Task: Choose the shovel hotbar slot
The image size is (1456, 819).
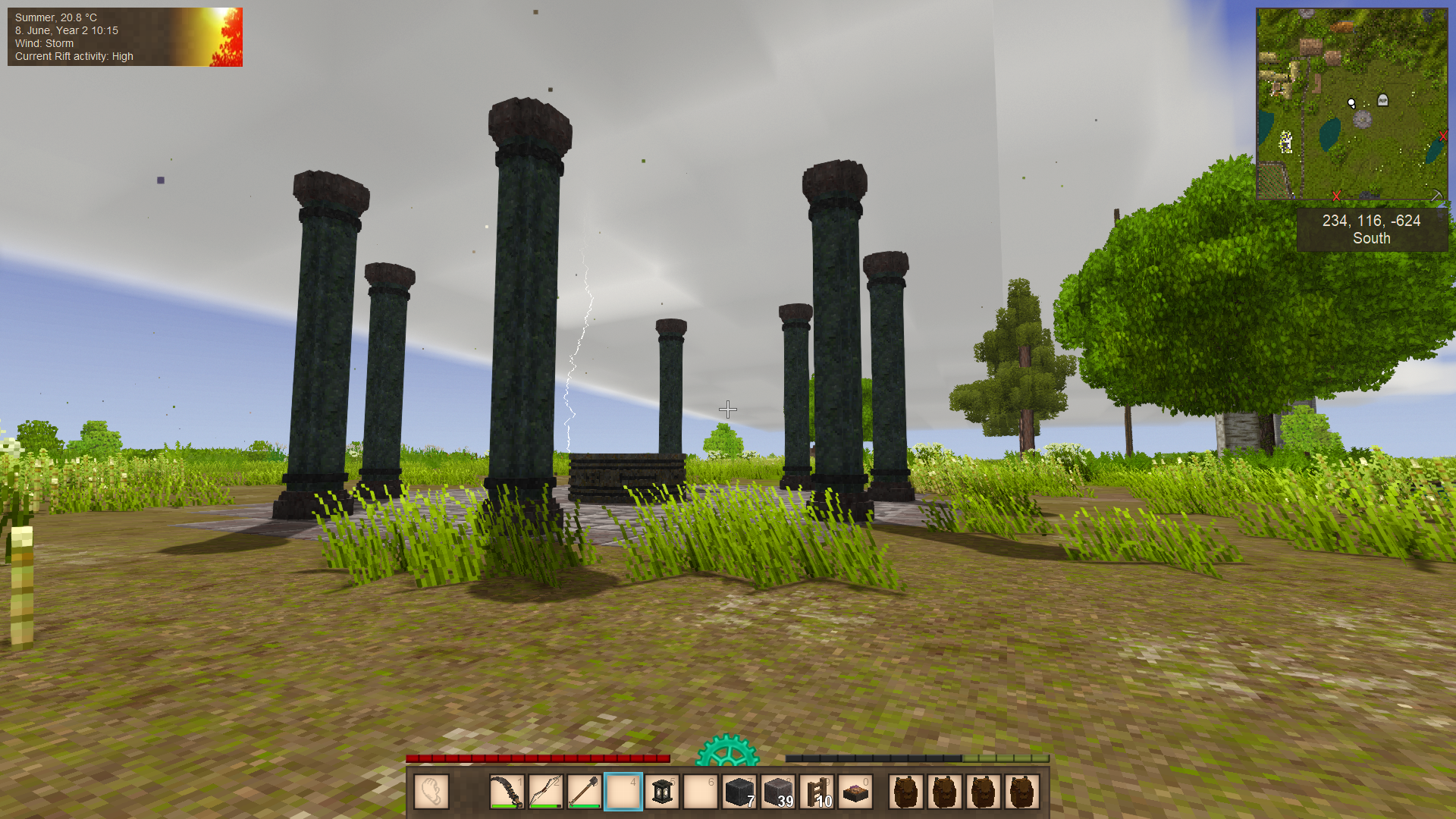Action: (x=585, y=792)
